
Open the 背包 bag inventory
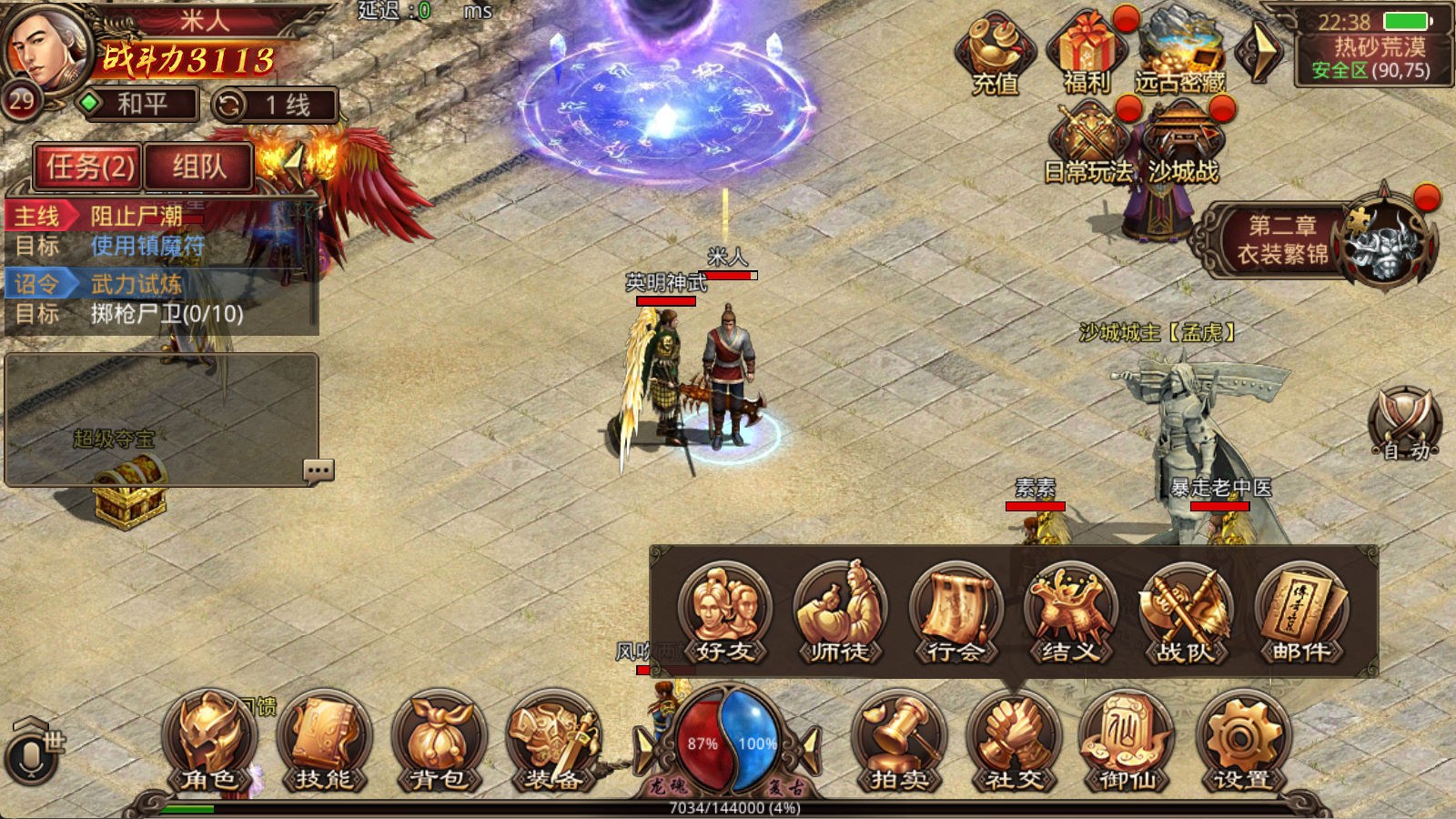[439, 741]
